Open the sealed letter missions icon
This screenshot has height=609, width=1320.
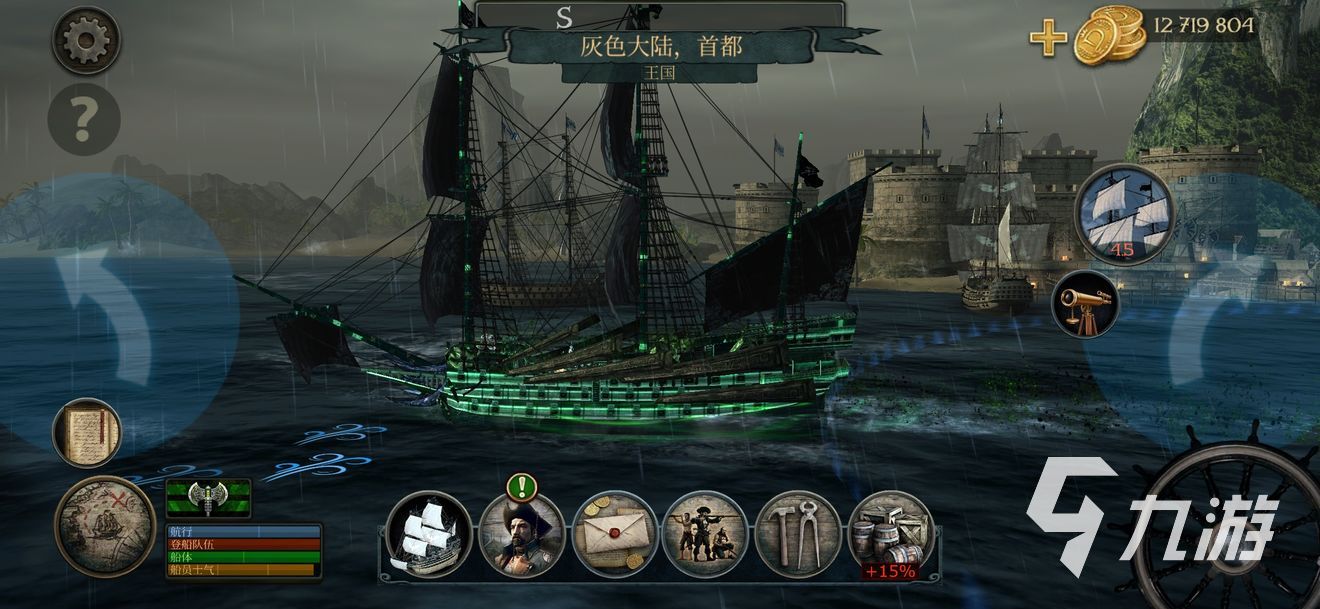(x=614, y=534)
